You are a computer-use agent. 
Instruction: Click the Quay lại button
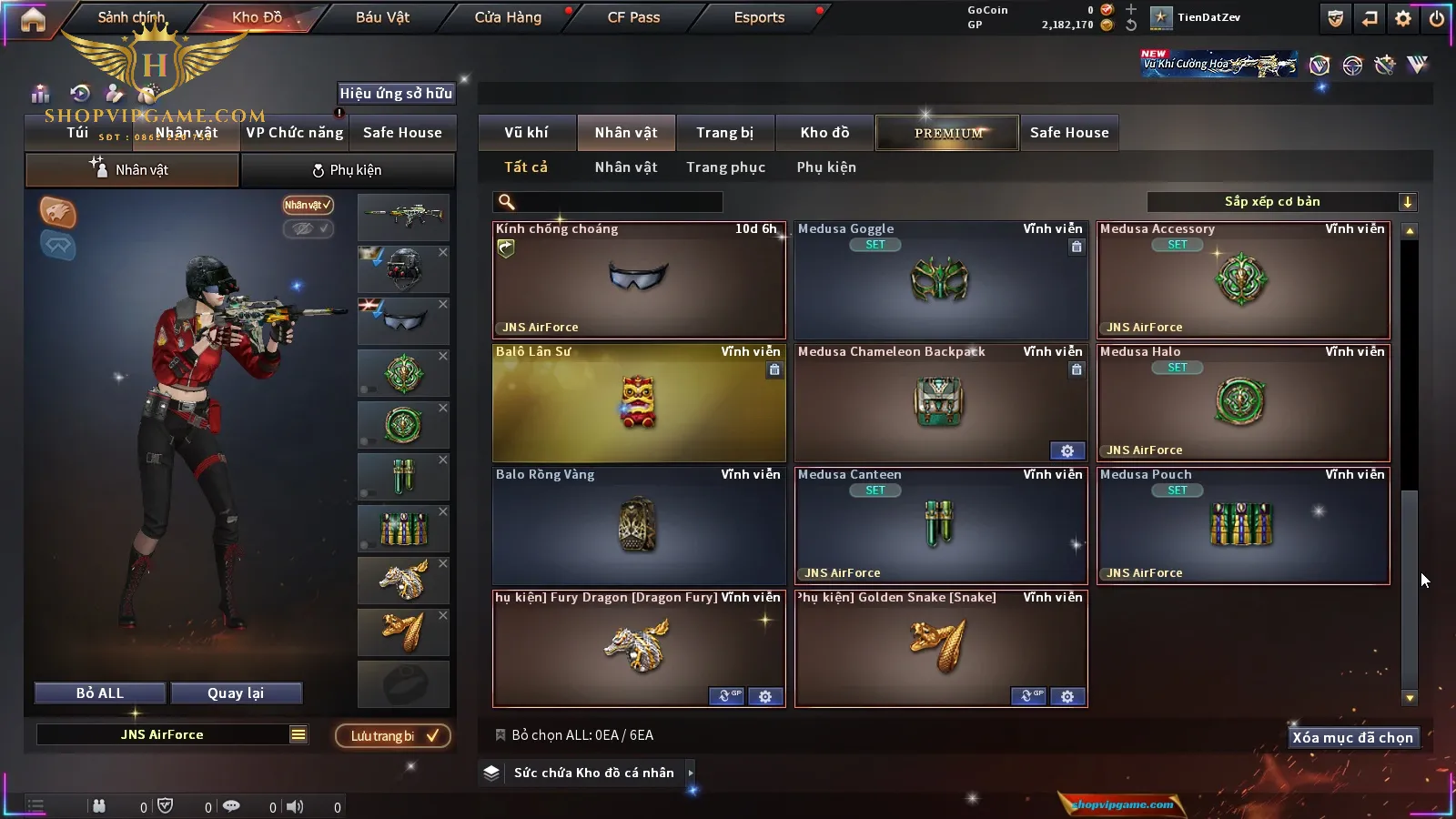point(236,693)
